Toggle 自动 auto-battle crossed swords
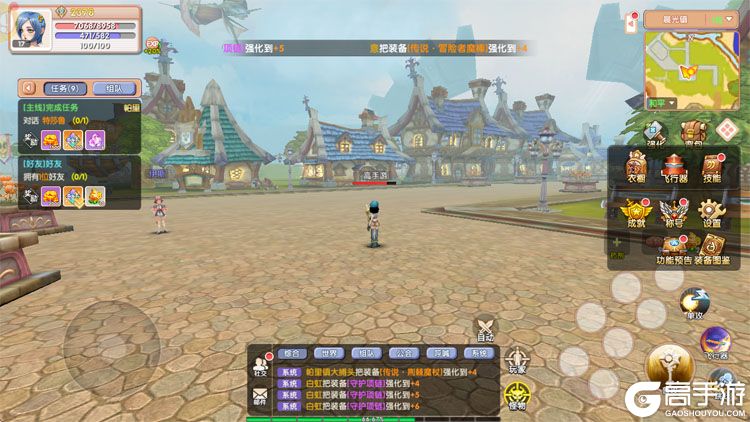 (486, 328)
